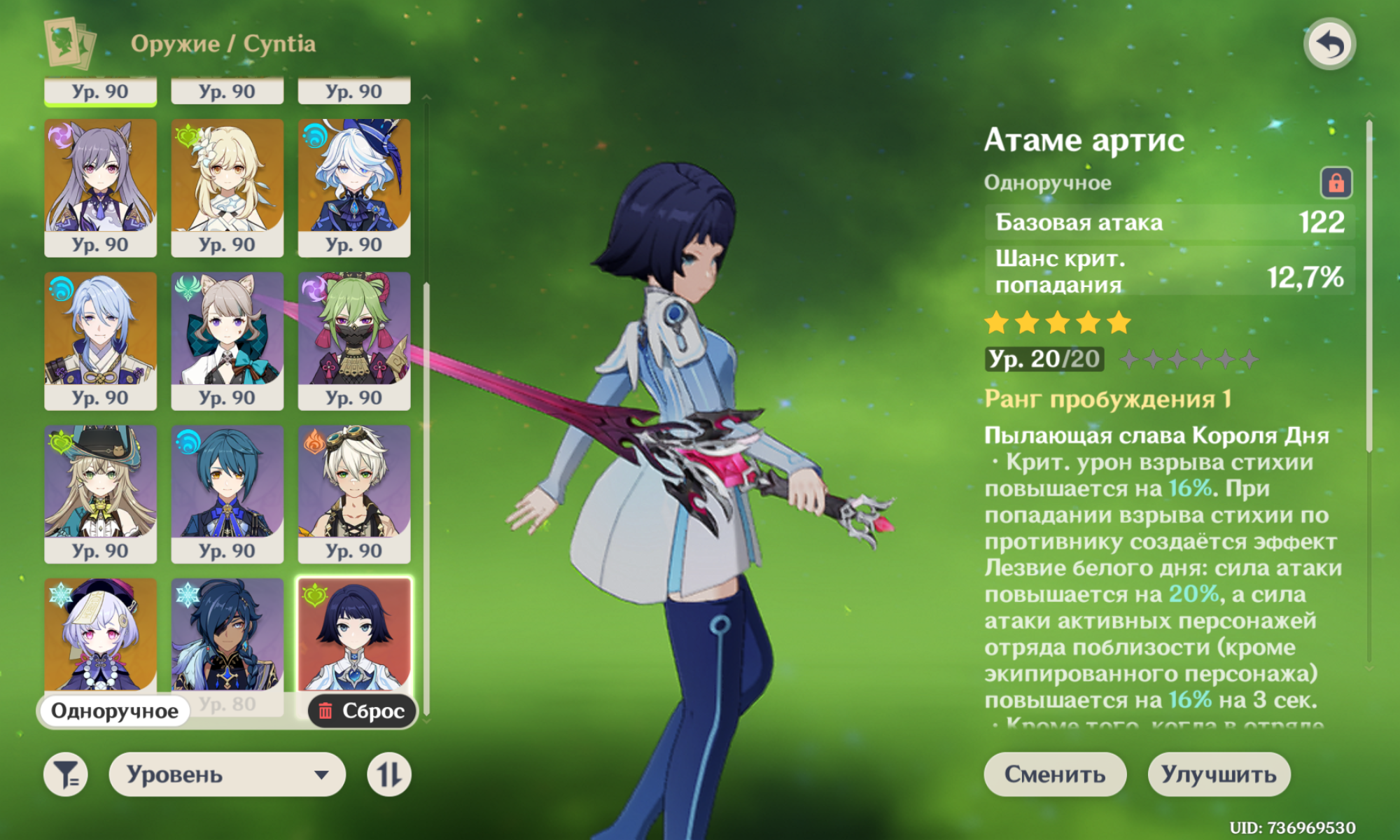Toggle the weapon lock icon
The height and width of the screenshot is (840, 1400).
1336,183
